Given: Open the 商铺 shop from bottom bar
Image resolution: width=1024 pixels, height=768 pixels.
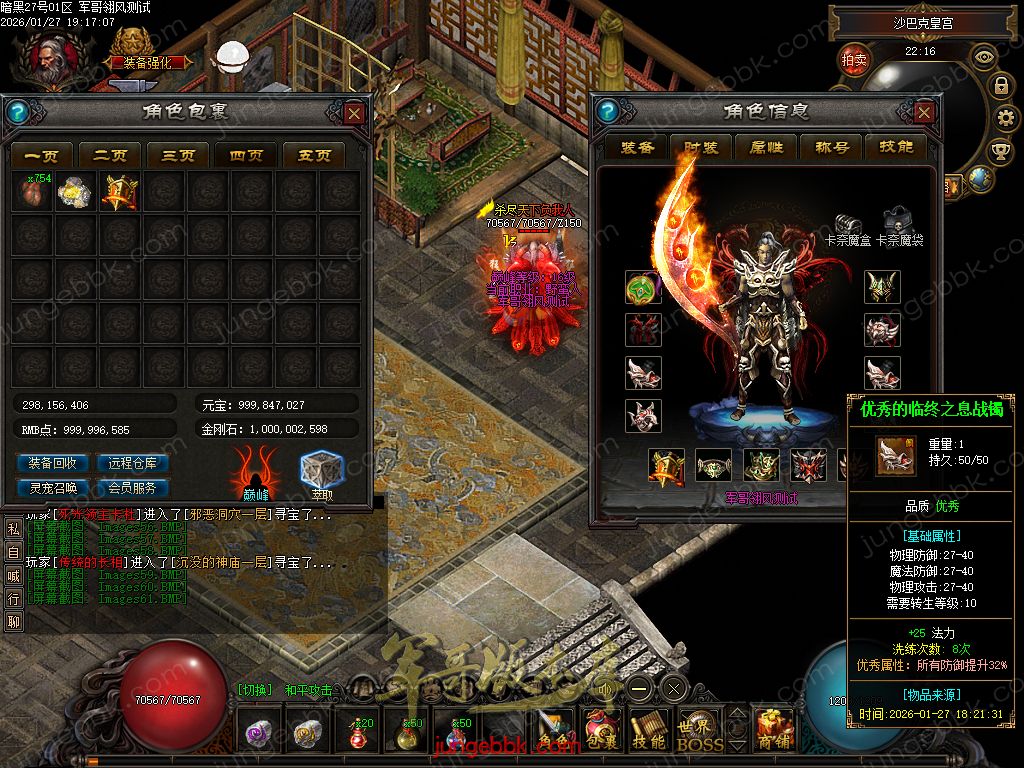Looking at the screenshot, I should pos(773,731).
